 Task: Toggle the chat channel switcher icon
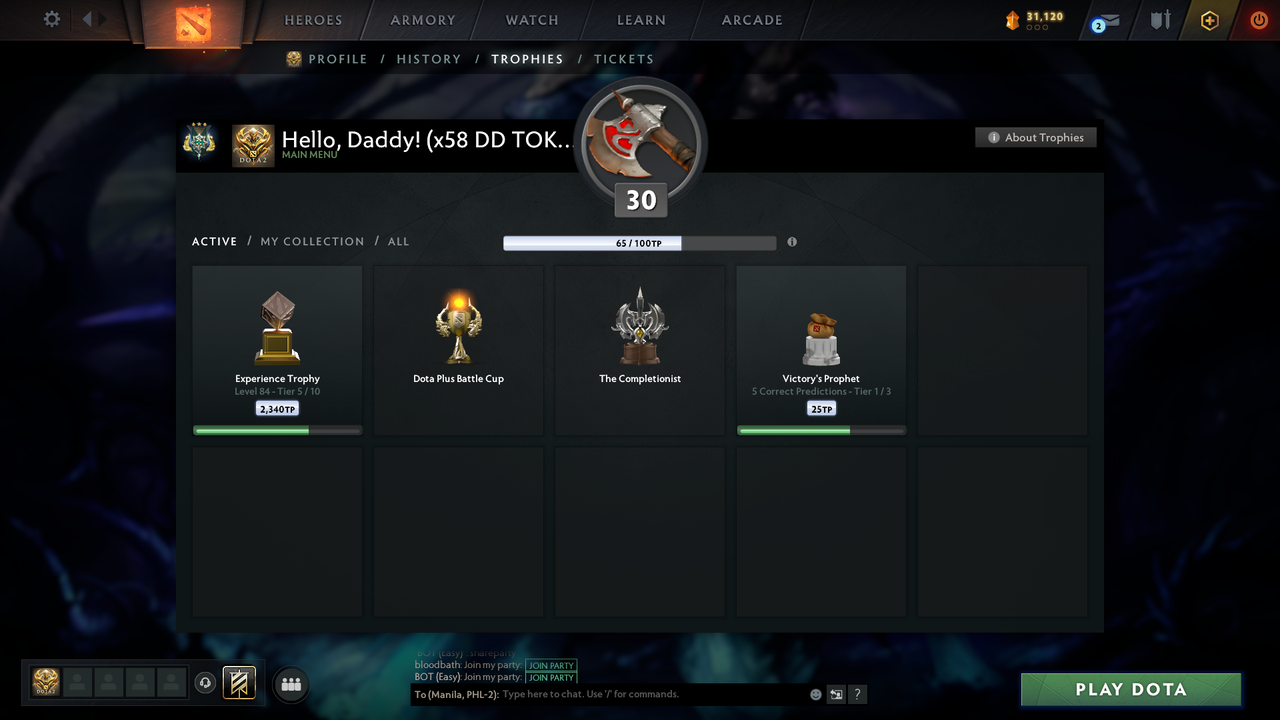[x=836, y=693]
